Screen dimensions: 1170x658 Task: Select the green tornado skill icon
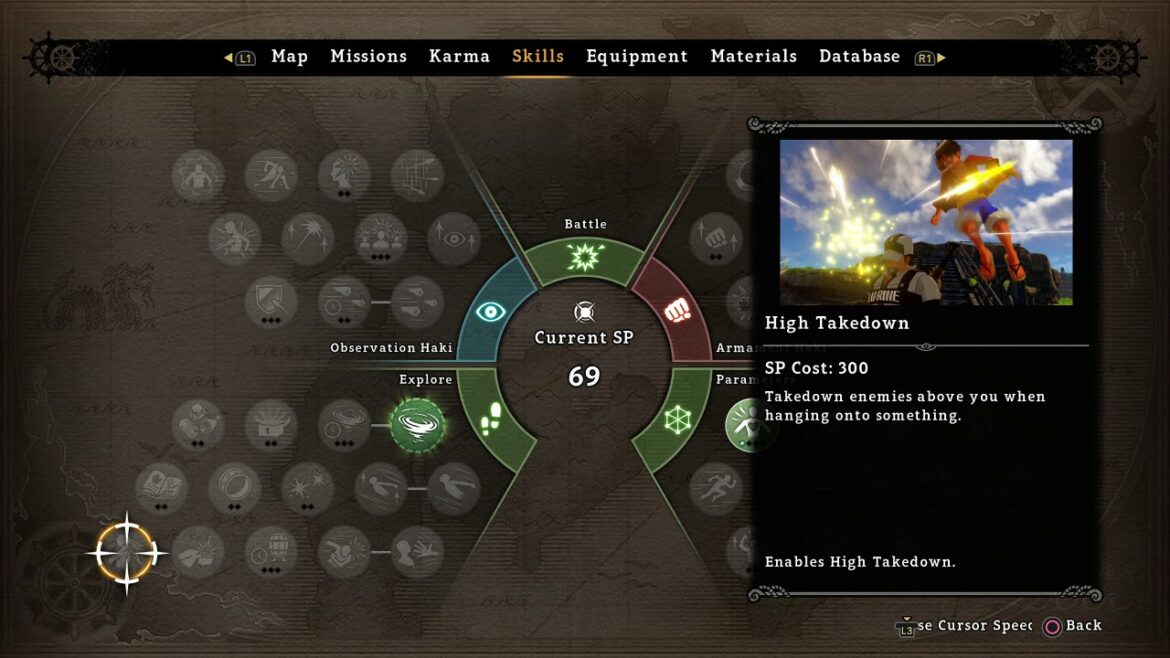point(417,426)
